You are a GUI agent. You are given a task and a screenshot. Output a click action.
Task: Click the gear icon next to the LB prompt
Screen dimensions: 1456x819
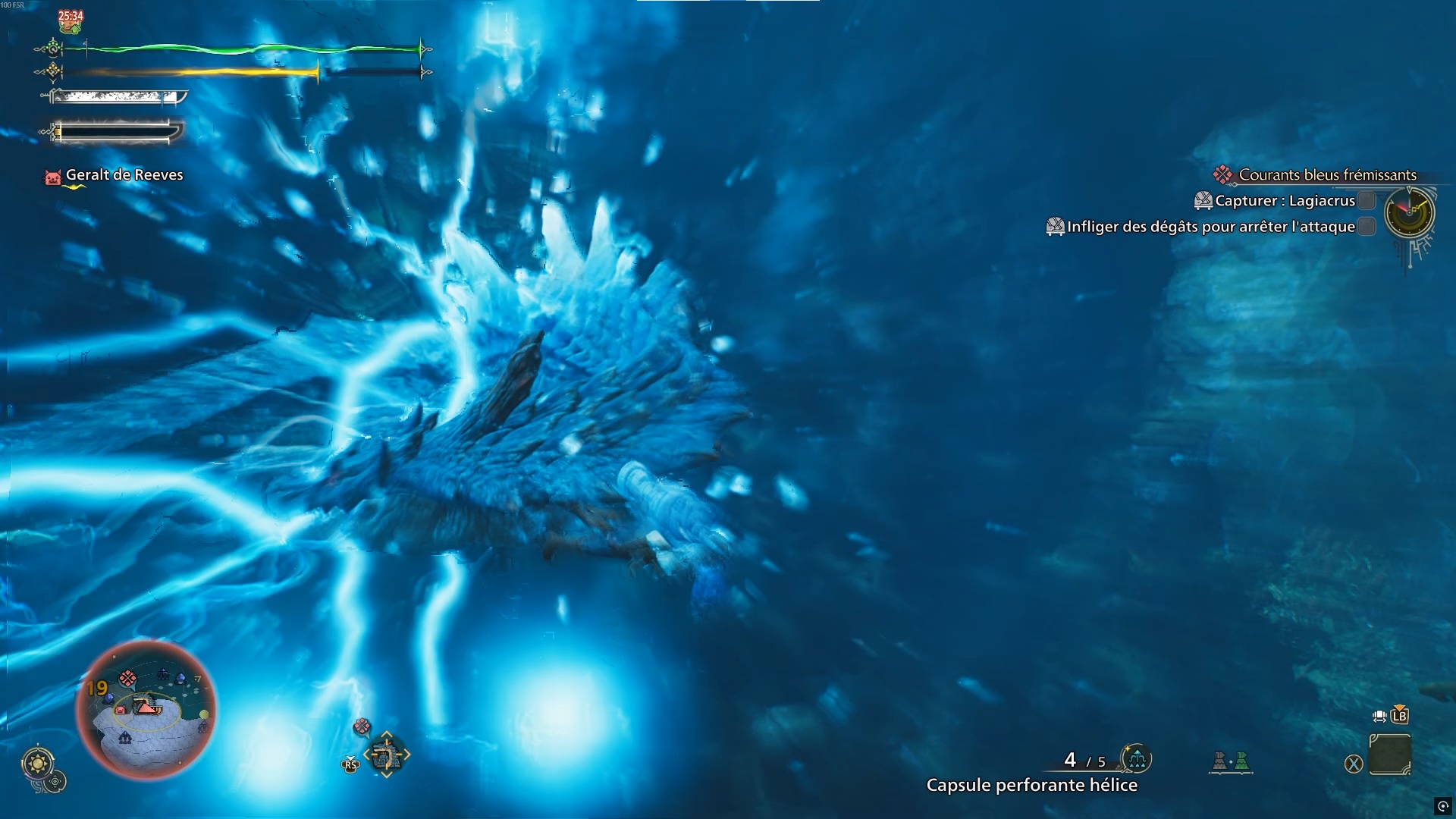[x=1379, y=716]
